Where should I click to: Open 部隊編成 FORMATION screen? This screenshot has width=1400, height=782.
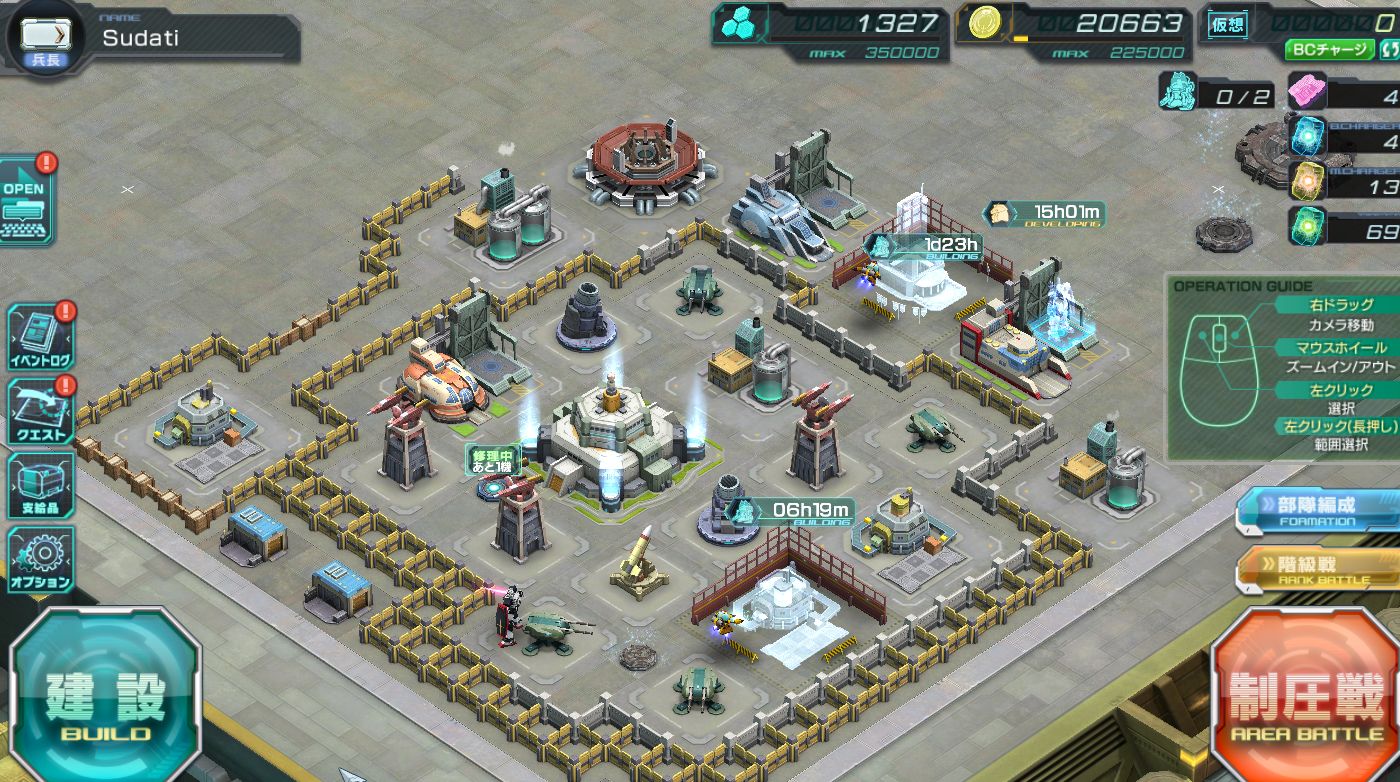click(x=1317, y=511)
